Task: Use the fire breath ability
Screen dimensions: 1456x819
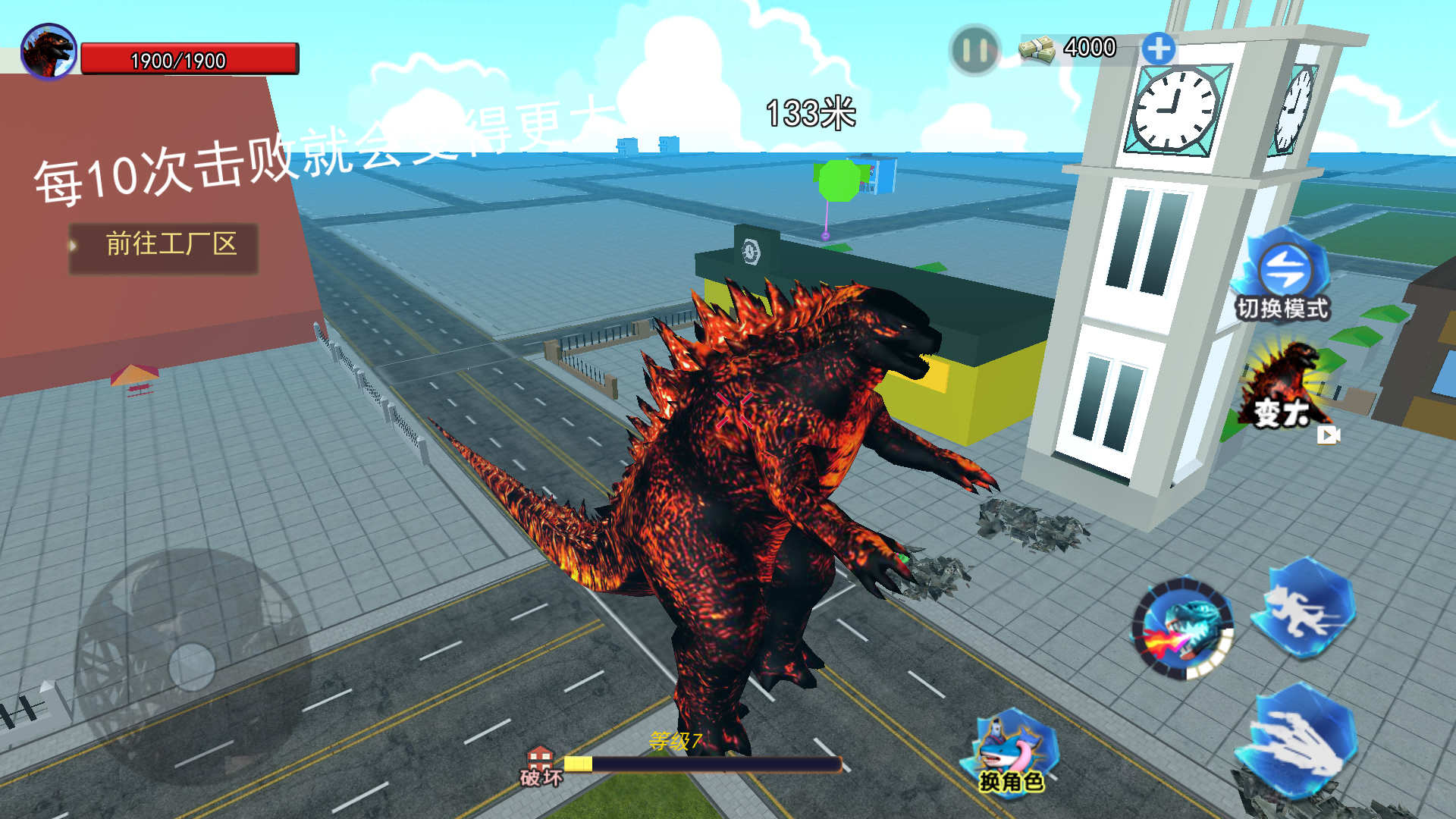Action: tap(1184, 629)
